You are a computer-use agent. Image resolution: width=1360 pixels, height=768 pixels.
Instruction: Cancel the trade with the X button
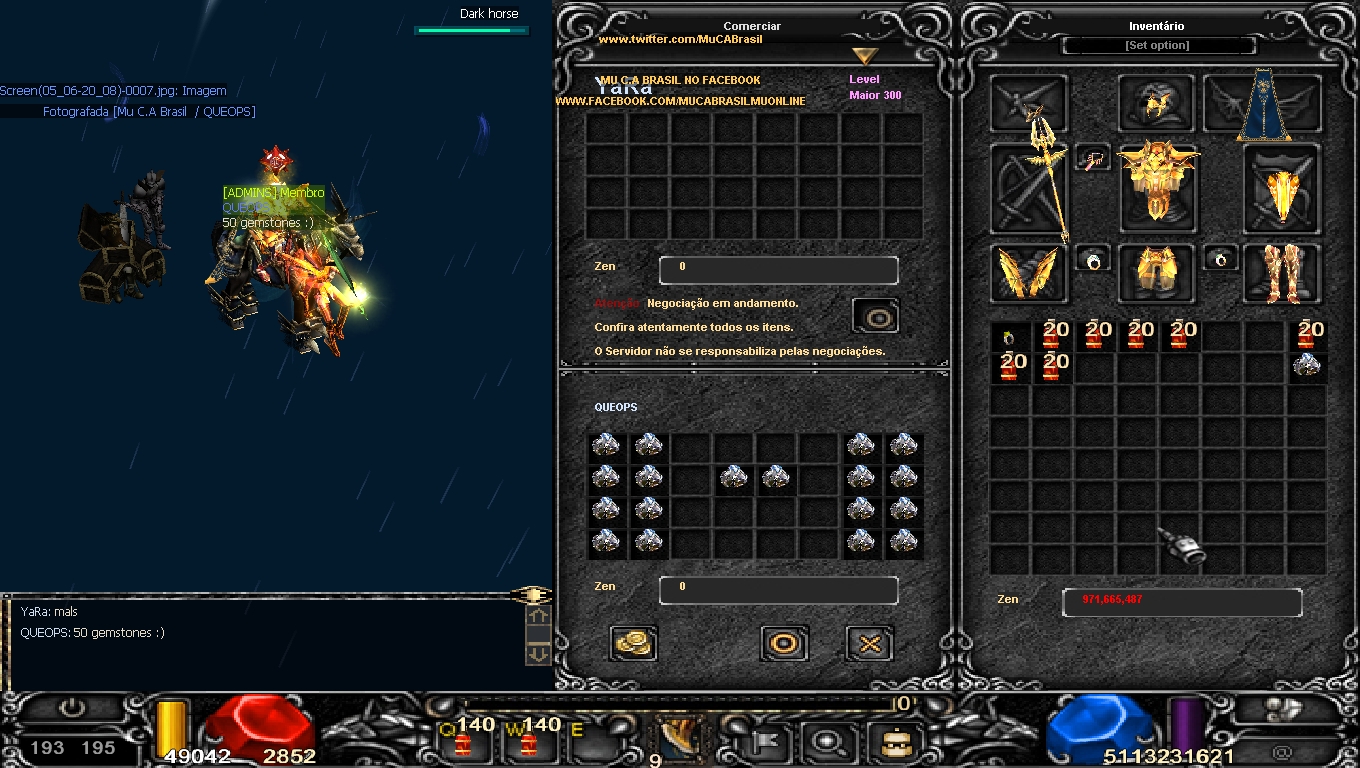pos(869,643)
